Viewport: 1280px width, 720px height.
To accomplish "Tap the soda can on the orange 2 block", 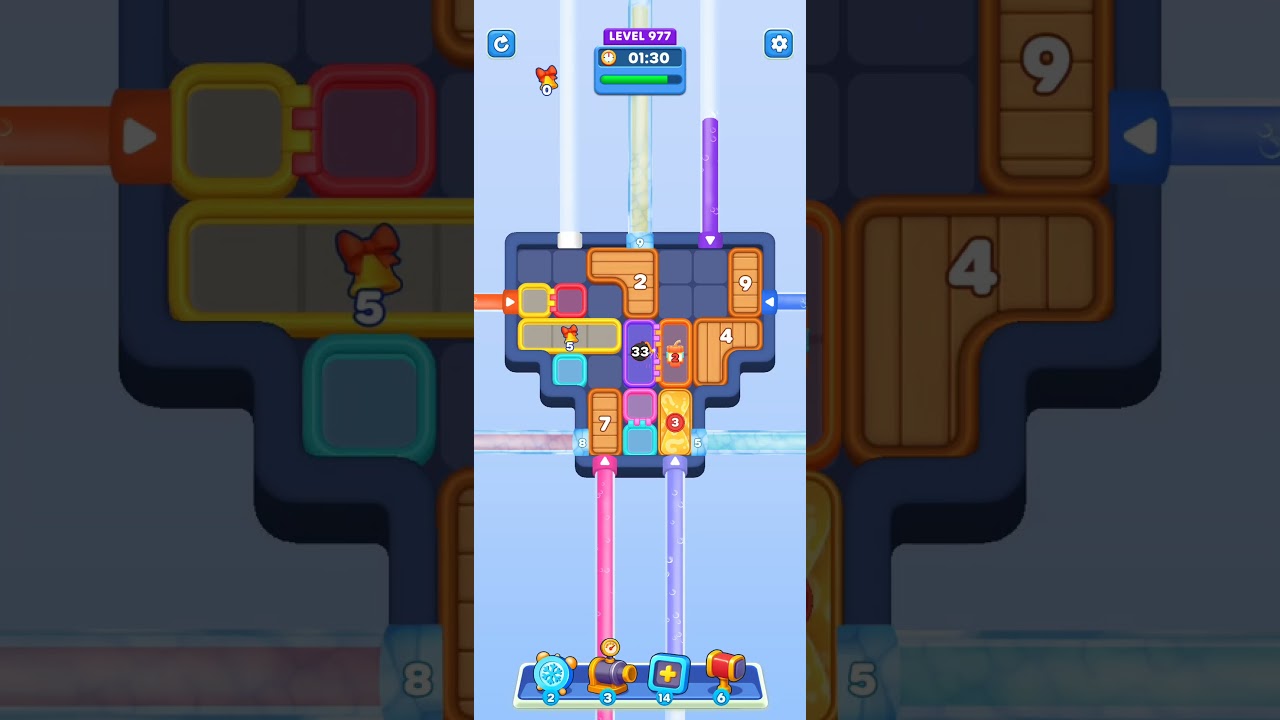I will 675,357.
